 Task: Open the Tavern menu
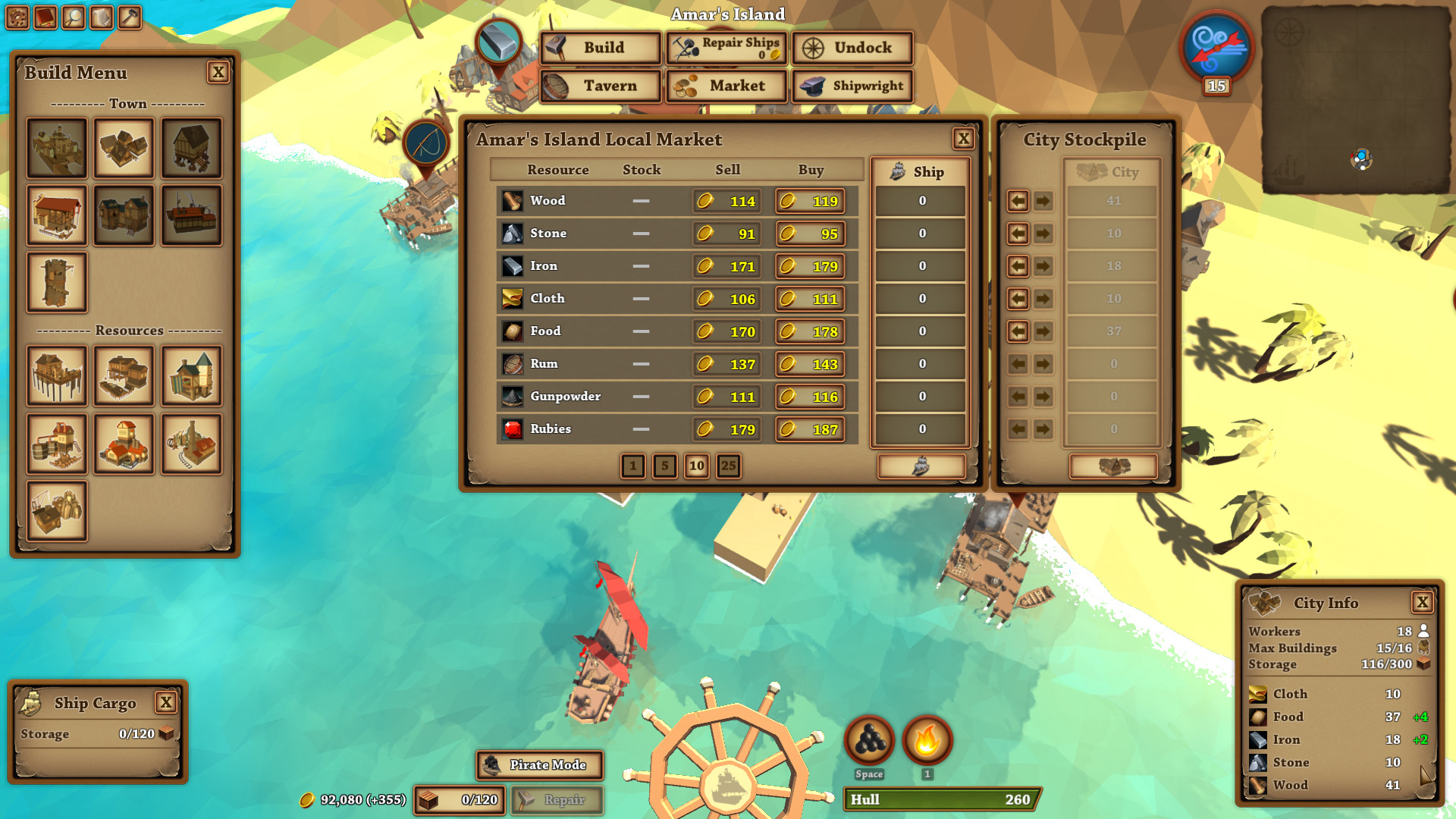(599, 86)
